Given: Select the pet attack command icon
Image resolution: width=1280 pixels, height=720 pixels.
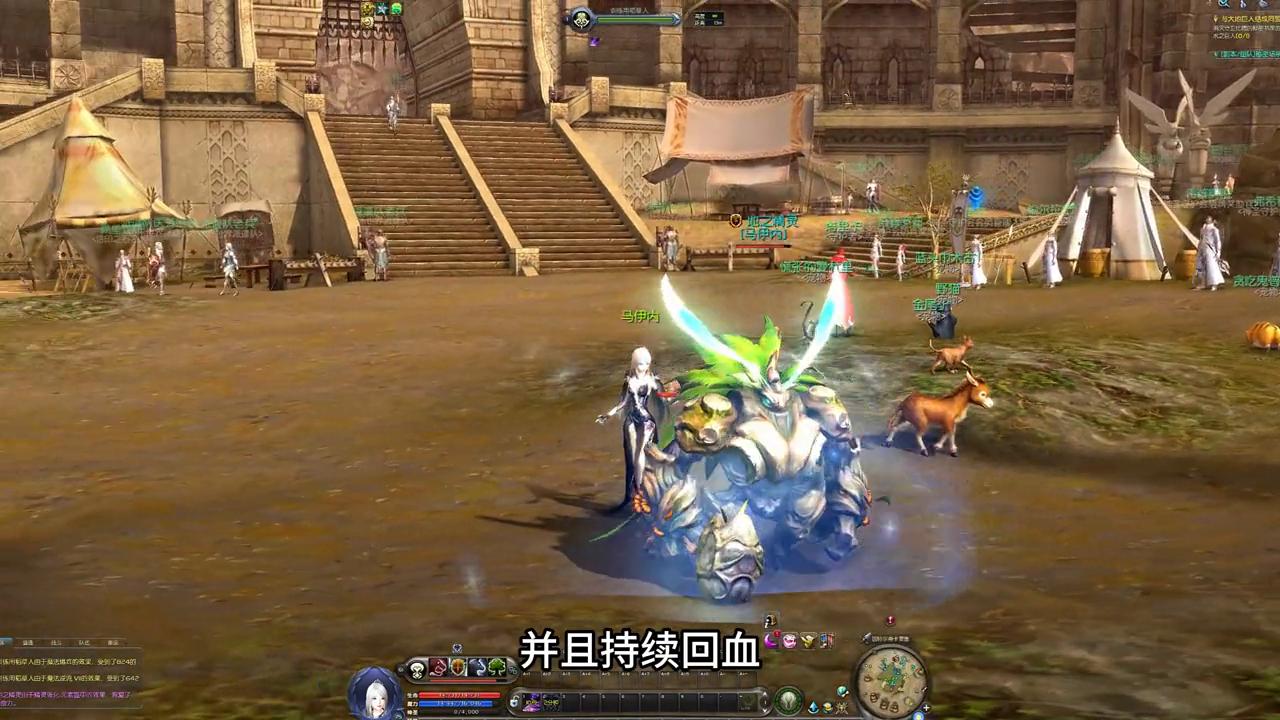Looking at the screenshot, I should click(x=437, y=667).
